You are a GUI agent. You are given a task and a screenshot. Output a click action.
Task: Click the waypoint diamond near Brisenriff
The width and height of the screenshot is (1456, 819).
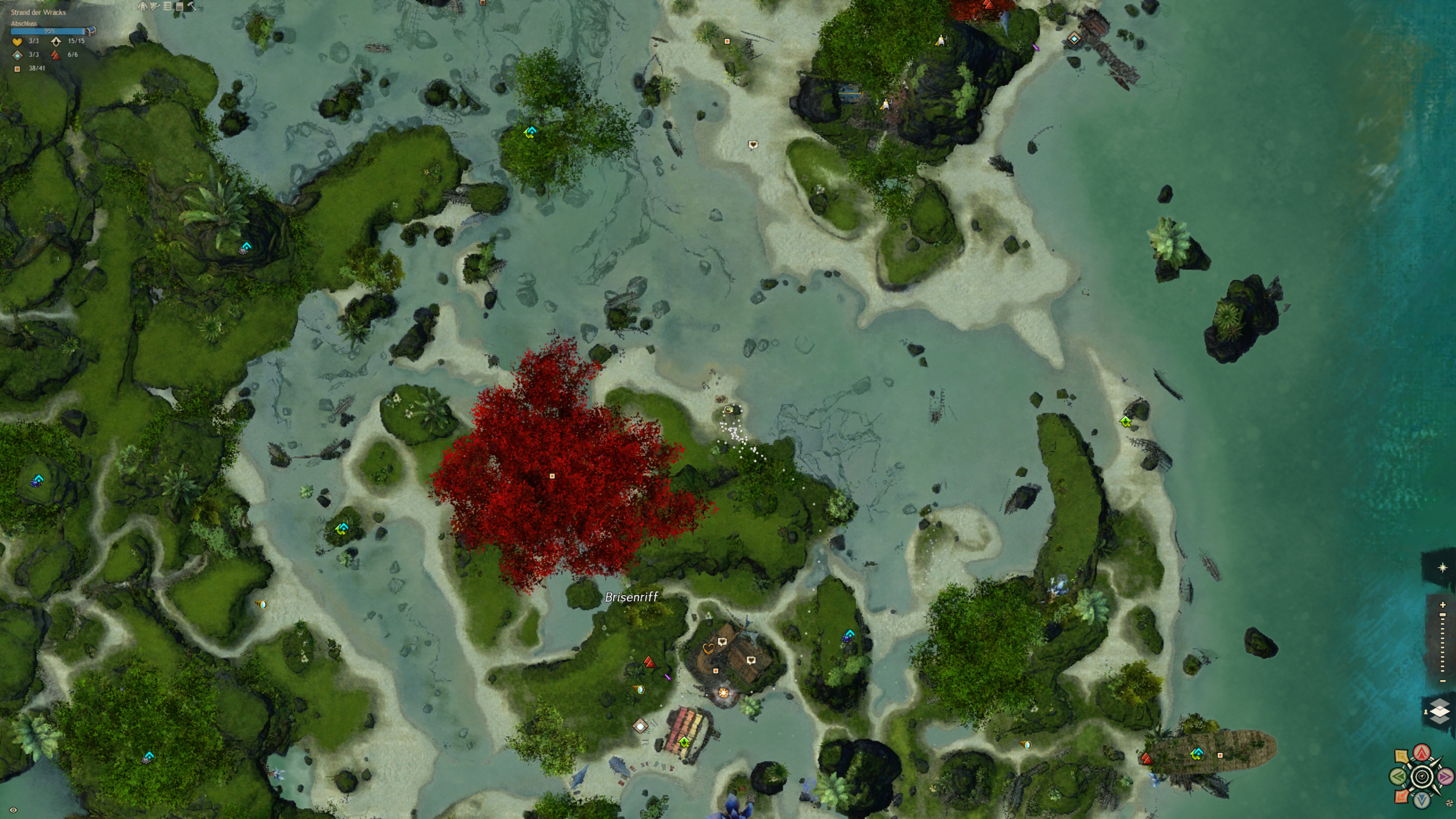click(641, 726)
